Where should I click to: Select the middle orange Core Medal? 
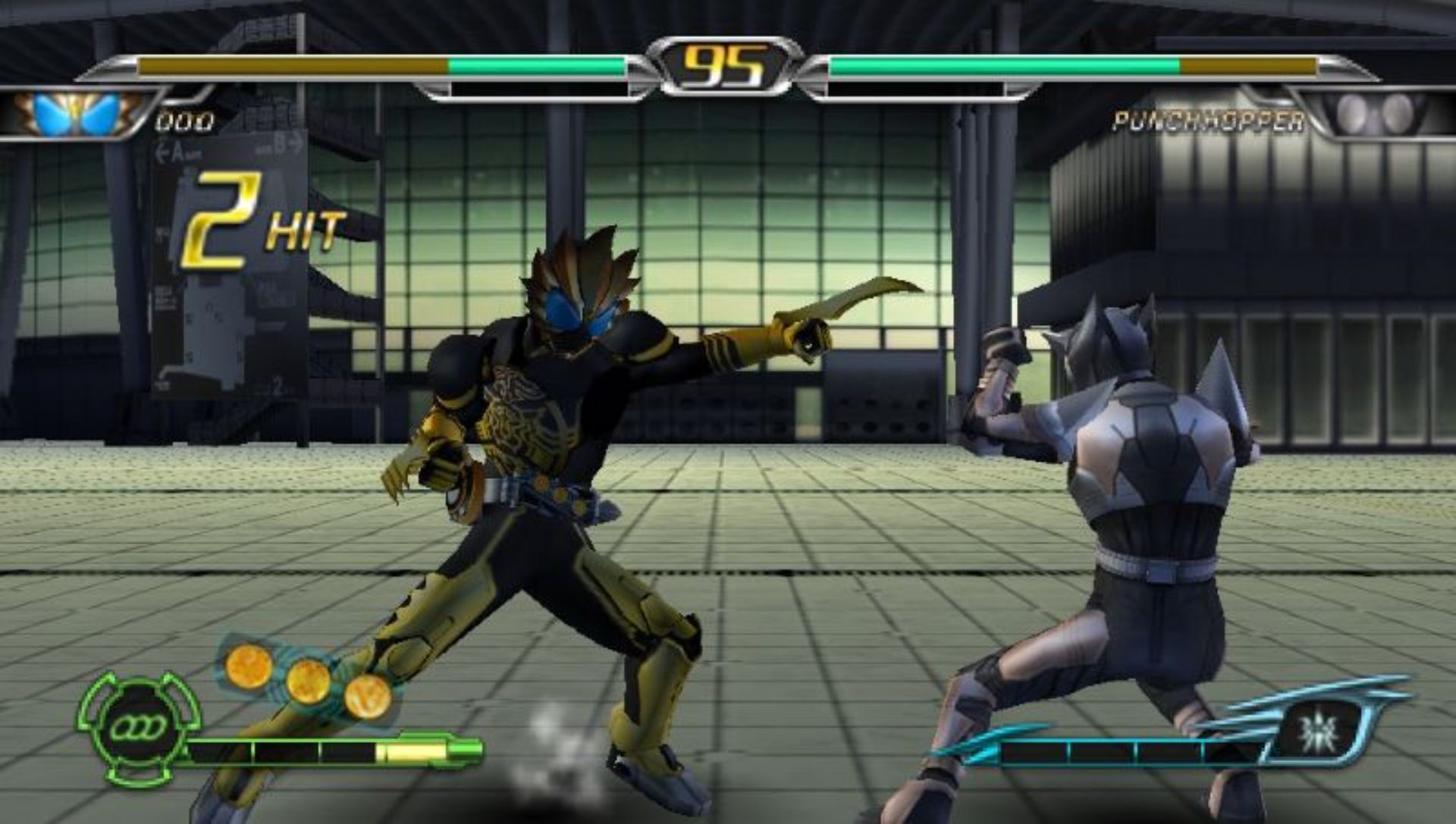pyautogui.click(x=308, y=681)
